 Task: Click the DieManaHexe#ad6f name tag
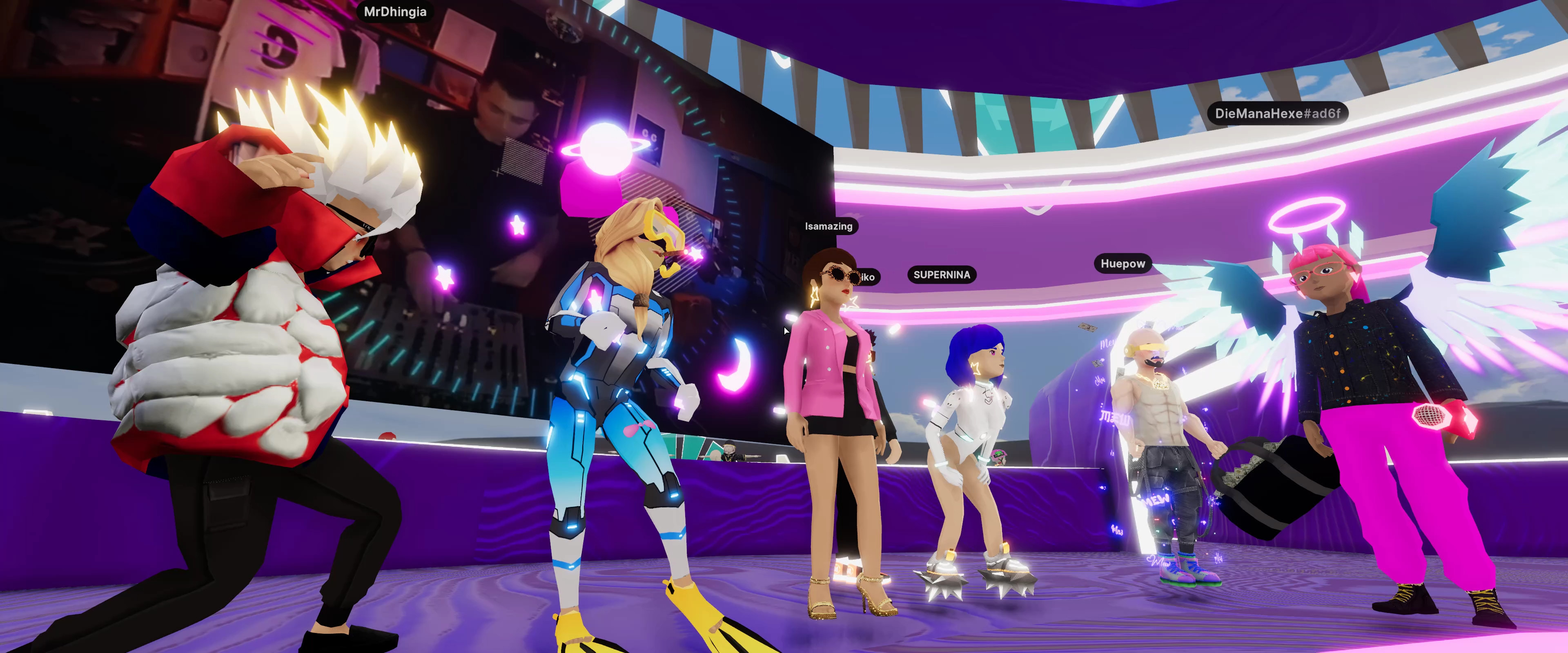(x=1277, y=114)
